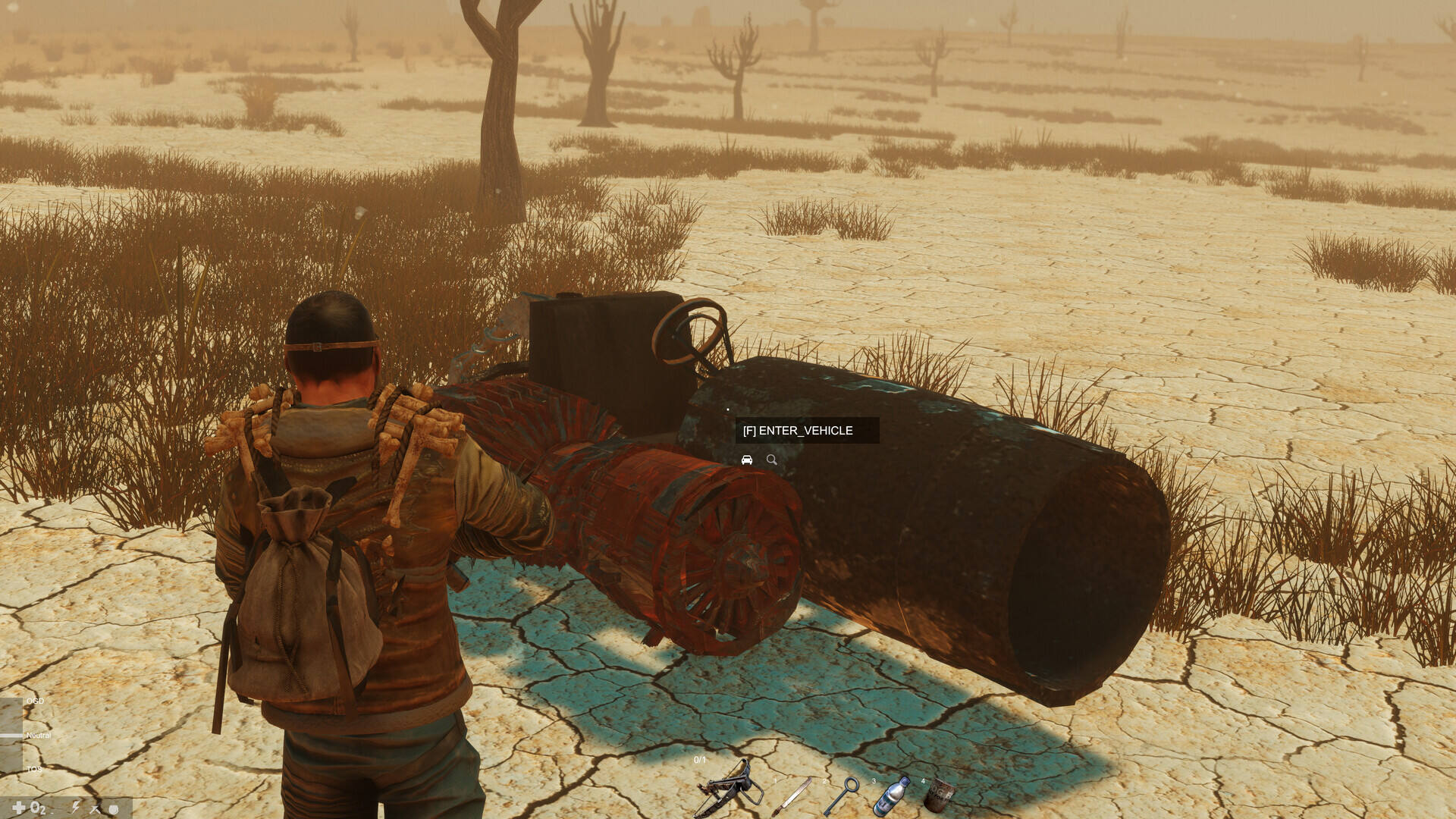Click the car interaction icon
This screenshot has height=819, width=1456.
pos(747,460)
